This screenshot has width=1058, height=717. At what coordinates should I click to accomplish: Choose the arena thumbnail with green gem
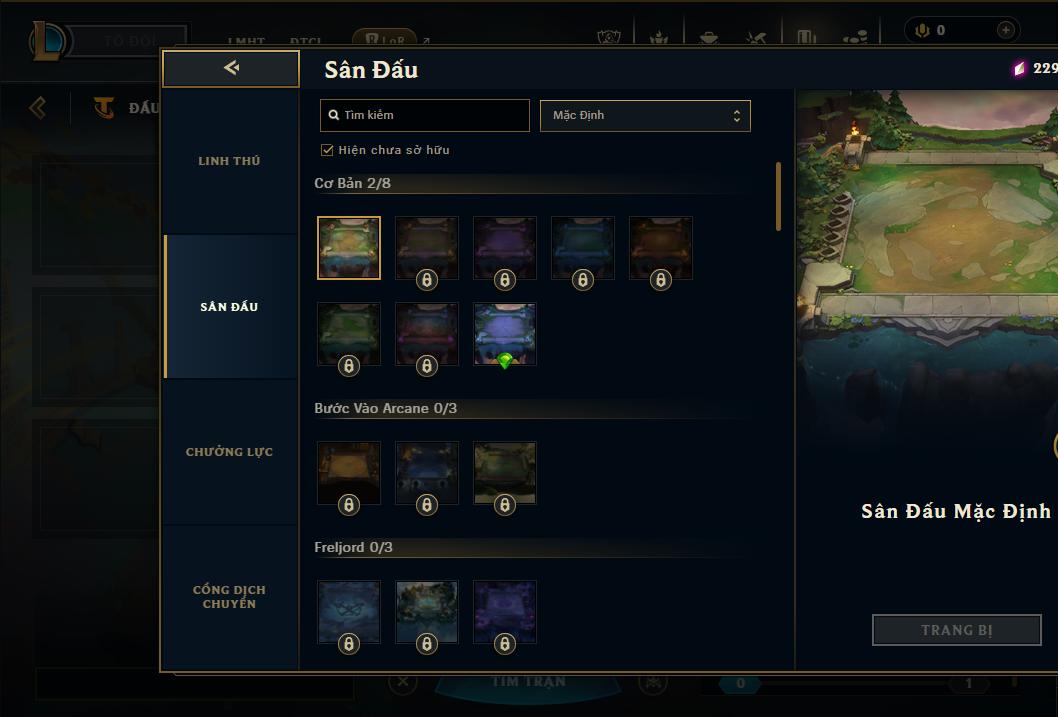tap(505, 334)
